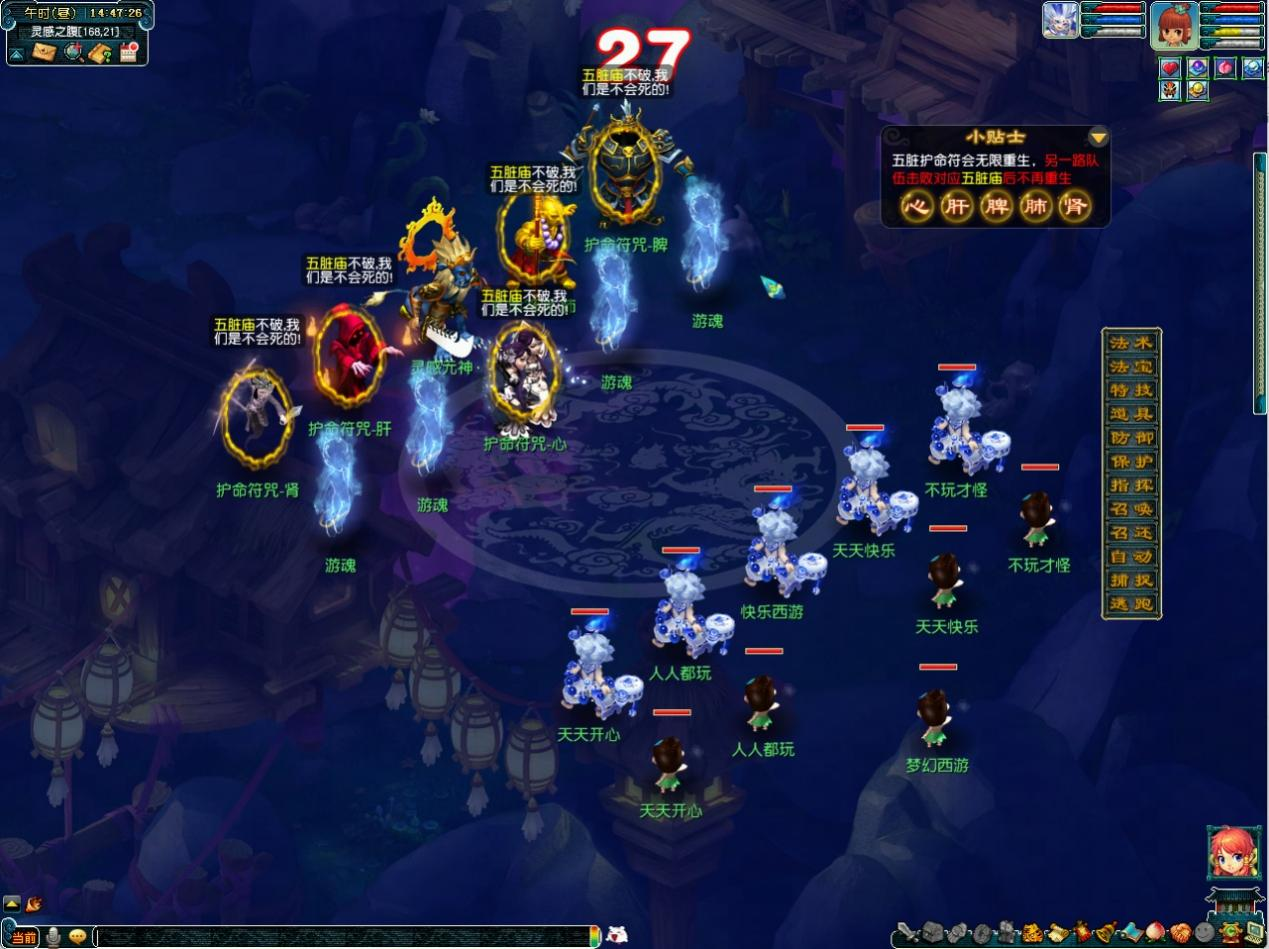Collapse the 小贴士 tips panel arrow
The width and height of the screenshot is (1269, 949).
pos(1098,137)
